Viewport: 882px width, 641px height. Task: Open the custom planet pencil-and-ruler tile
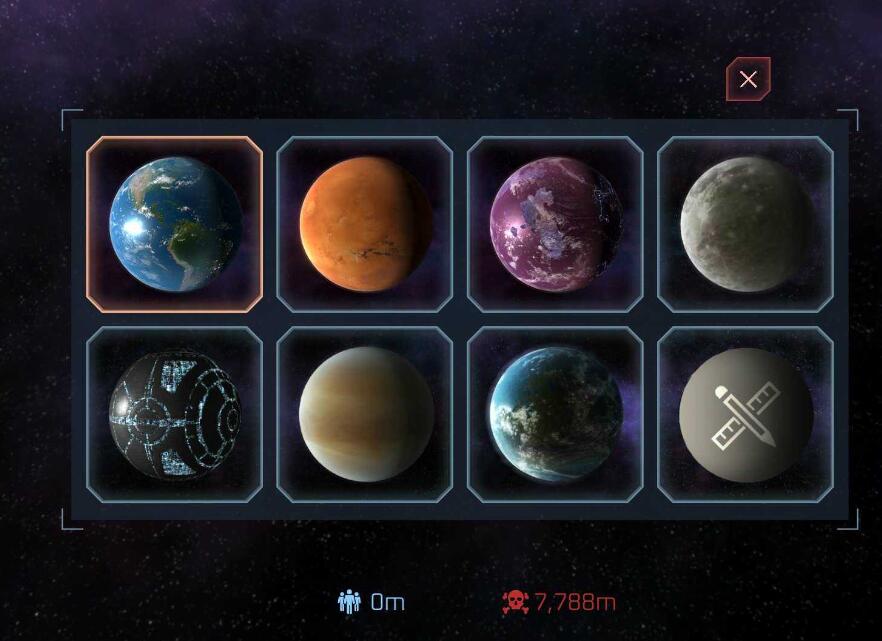pyautogui.click(x=745, y=414)
